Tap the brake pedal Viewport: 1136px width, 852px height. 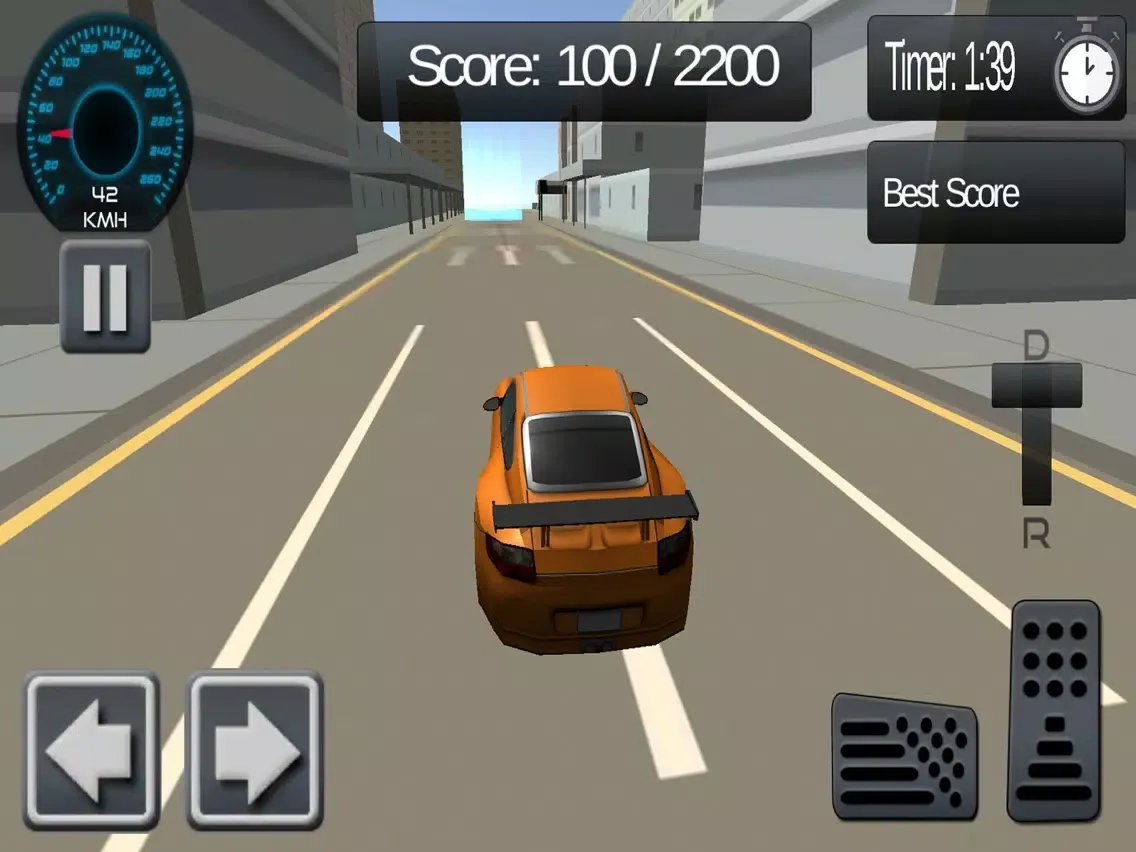coord(904,757)
